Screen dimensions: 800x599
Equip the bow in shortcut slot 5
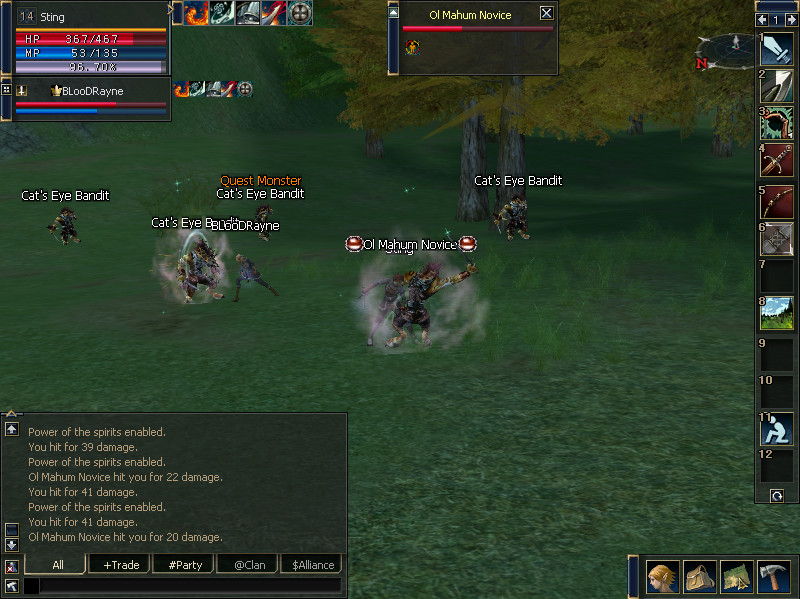[777, 201]
